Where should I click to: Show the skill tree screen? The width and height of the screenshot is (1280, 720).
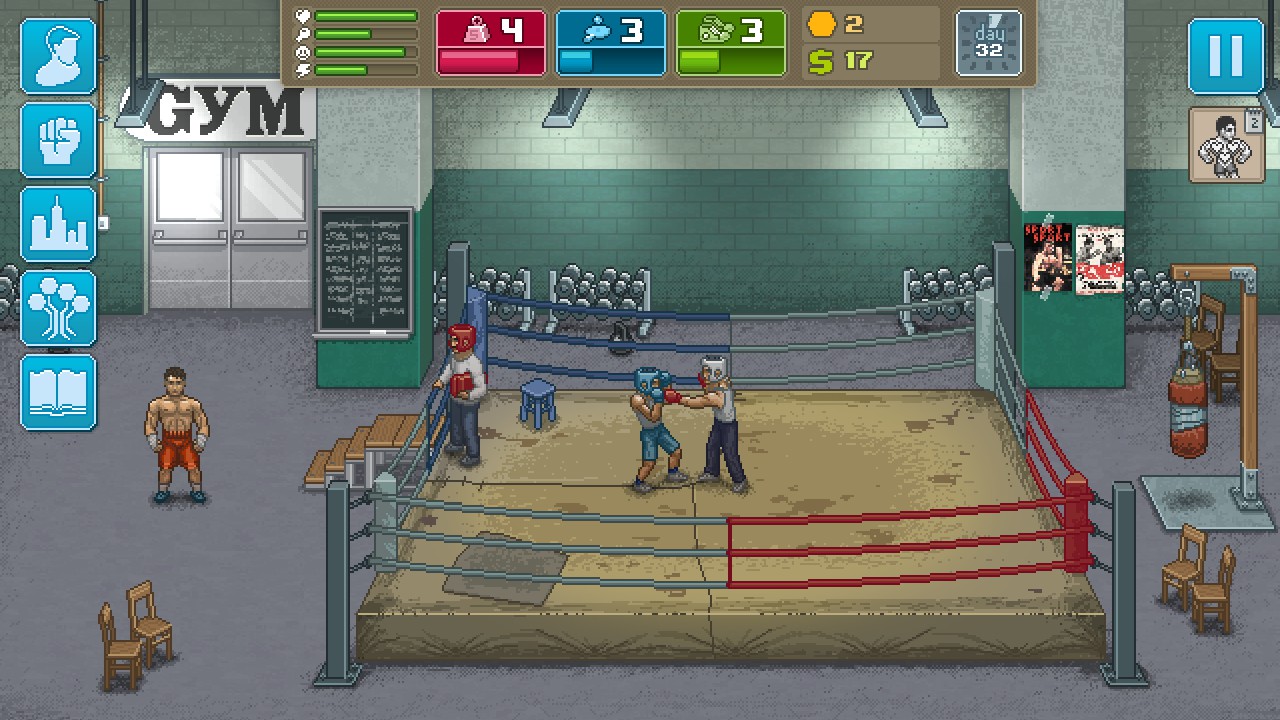tap(59, 308)
